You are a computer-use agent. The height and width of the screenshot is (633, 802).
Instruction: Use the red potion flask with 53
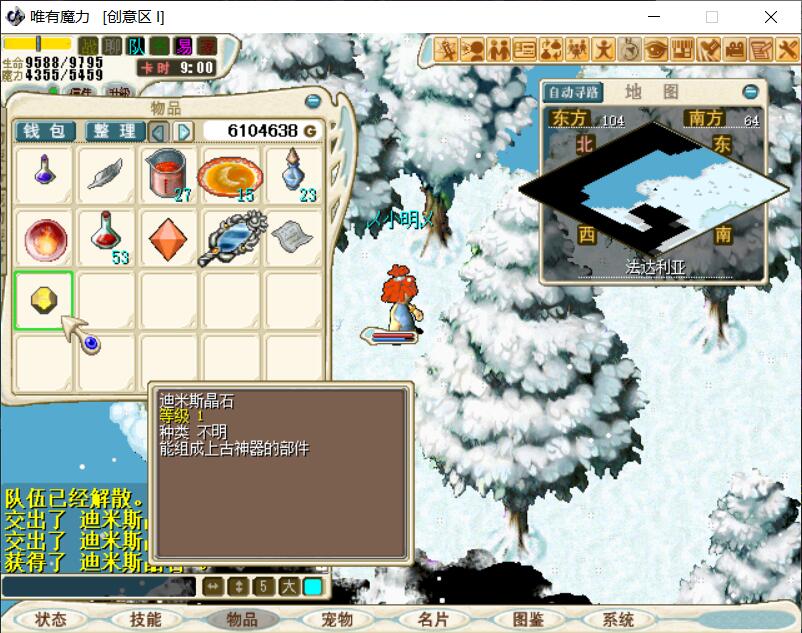[x=106, y=238]
